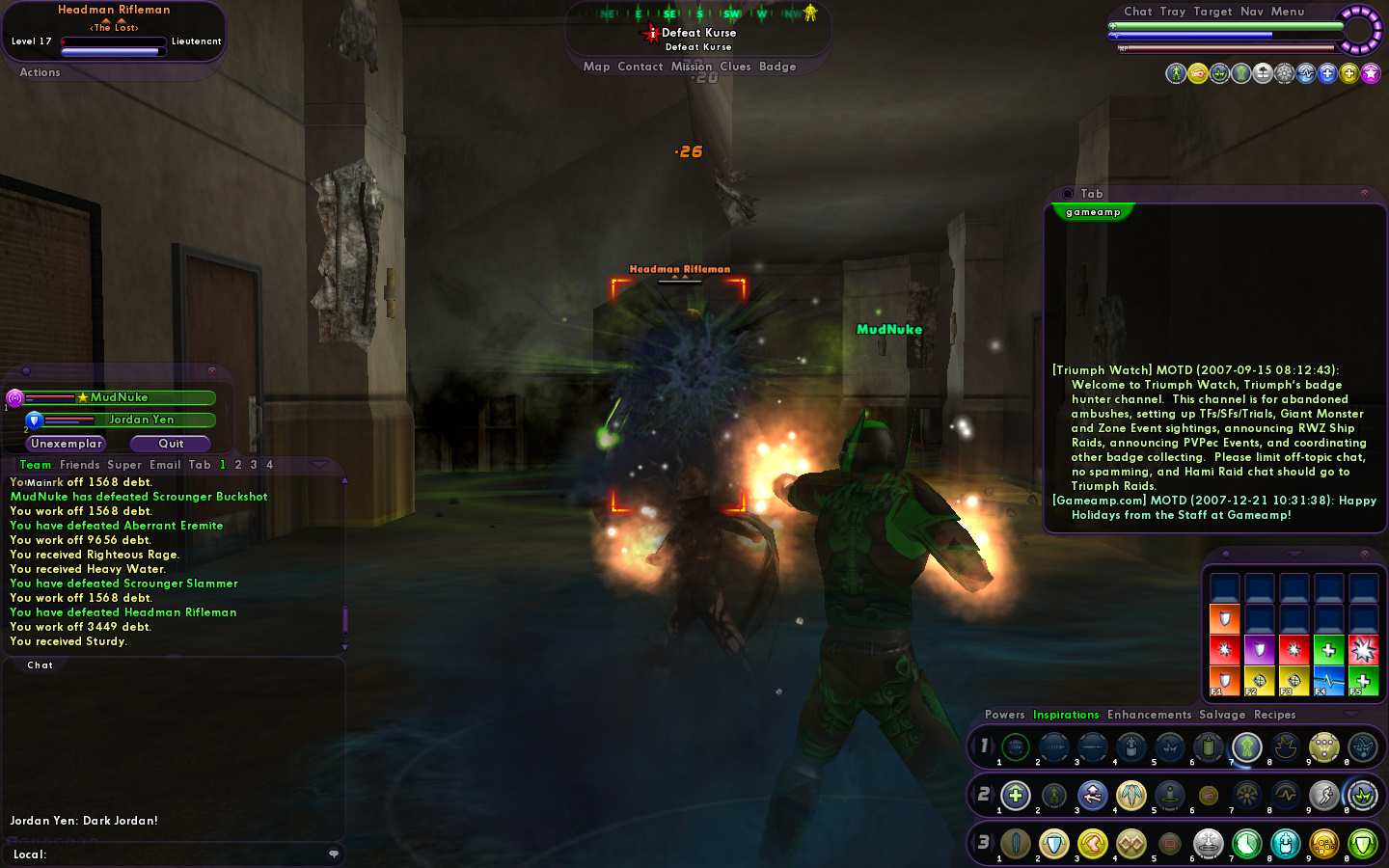The width and height of the screenshot is (1389, 868).
Task: Open the Map from the nav bar
Action: pos(596,67)
